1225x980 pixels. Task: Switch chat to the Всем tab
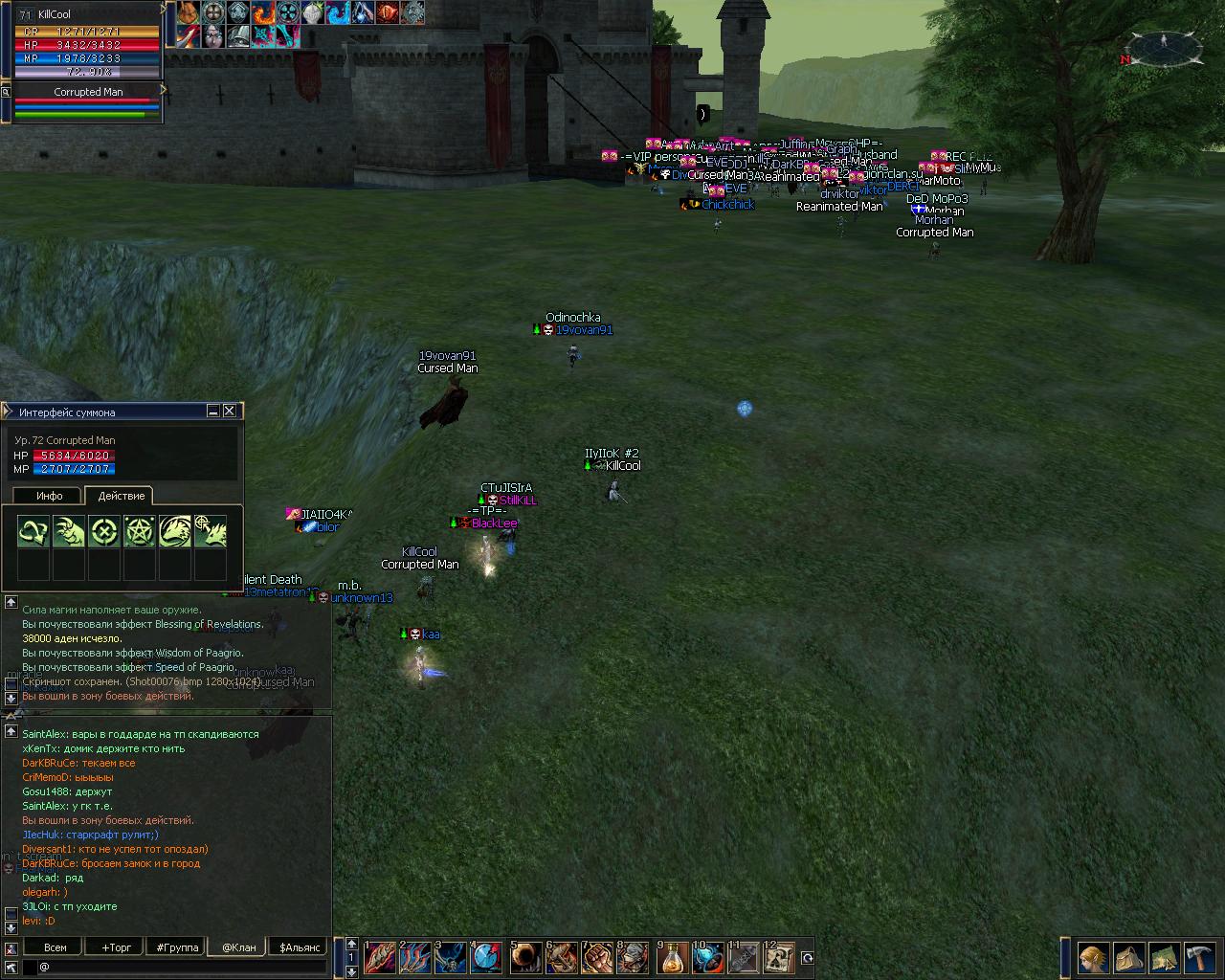point(56,947)
